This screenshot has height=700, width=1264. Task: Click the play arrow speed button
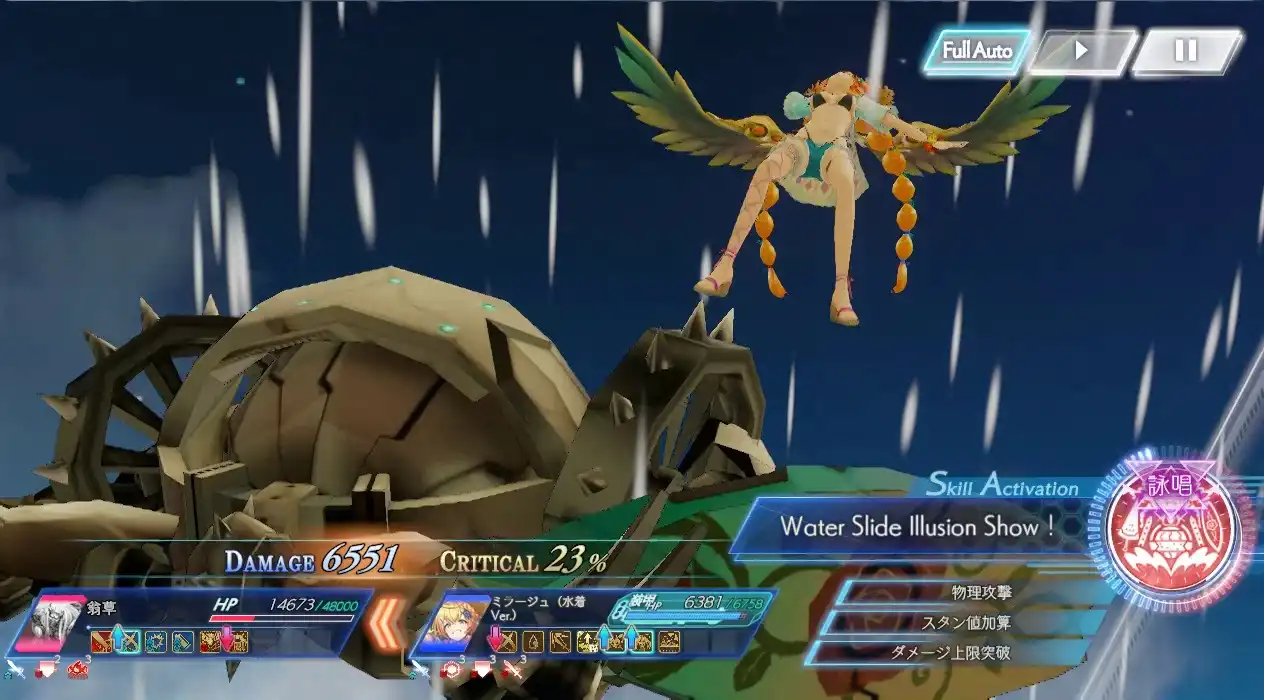(x=1081, y=51)
